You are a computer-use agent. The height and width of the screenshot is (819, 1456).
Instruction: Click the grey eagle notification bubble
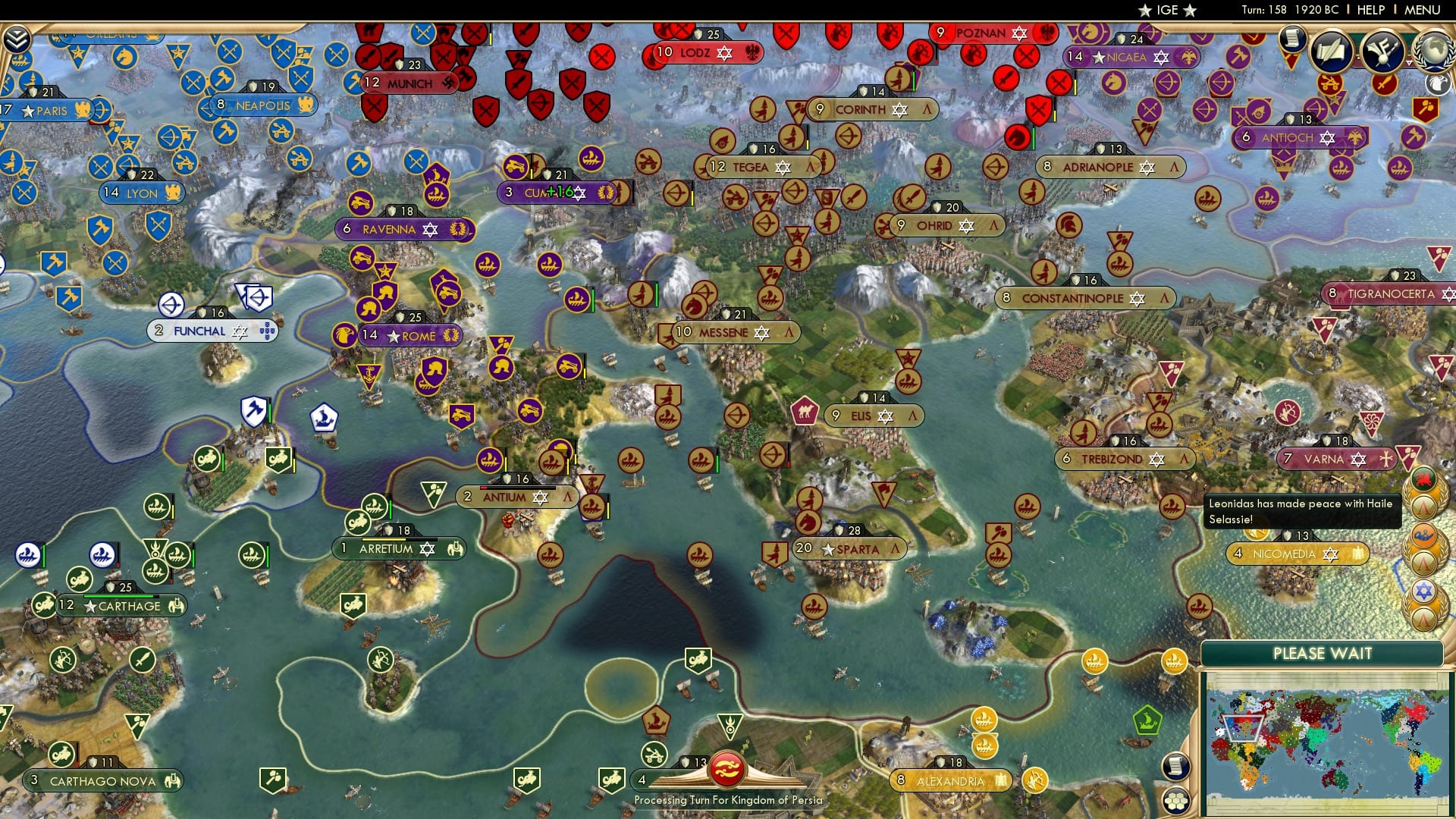(1438, 83)
